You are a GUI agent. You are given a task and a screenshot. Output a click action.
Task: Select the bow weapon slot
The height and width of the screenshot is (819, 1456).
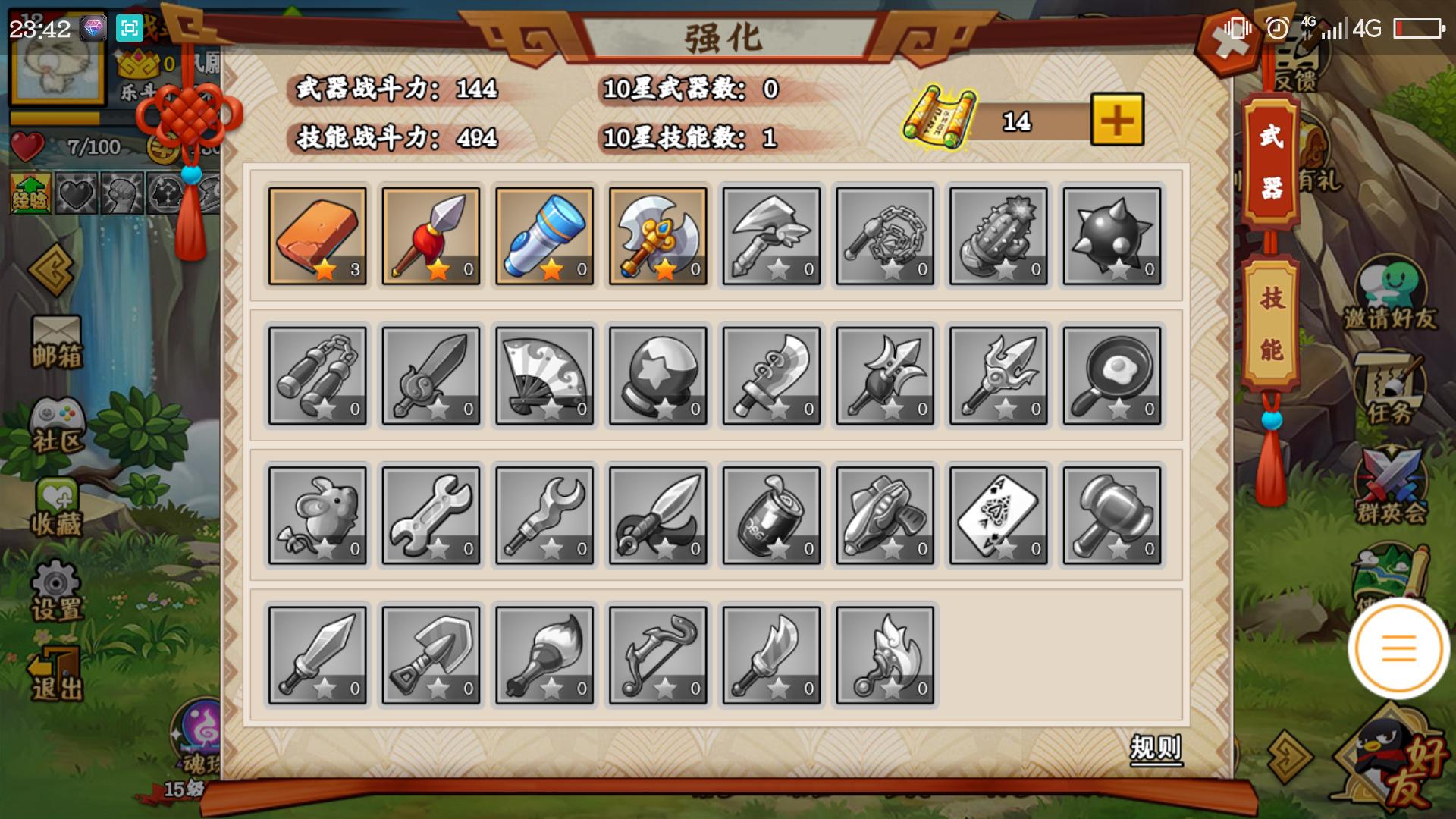(x=658, y=655)
